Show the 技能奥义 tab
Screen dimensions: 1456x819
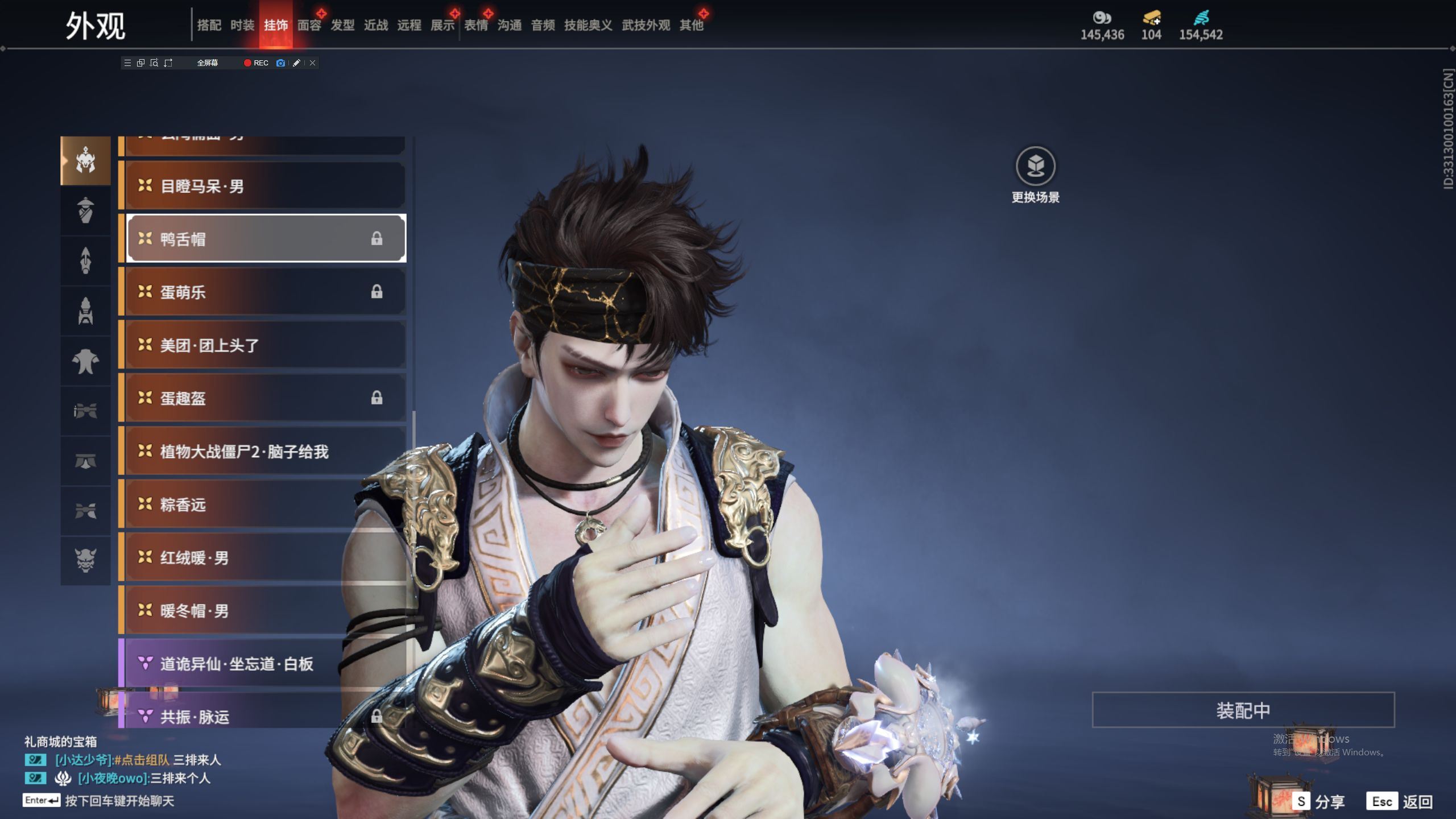tap(588, 25)
